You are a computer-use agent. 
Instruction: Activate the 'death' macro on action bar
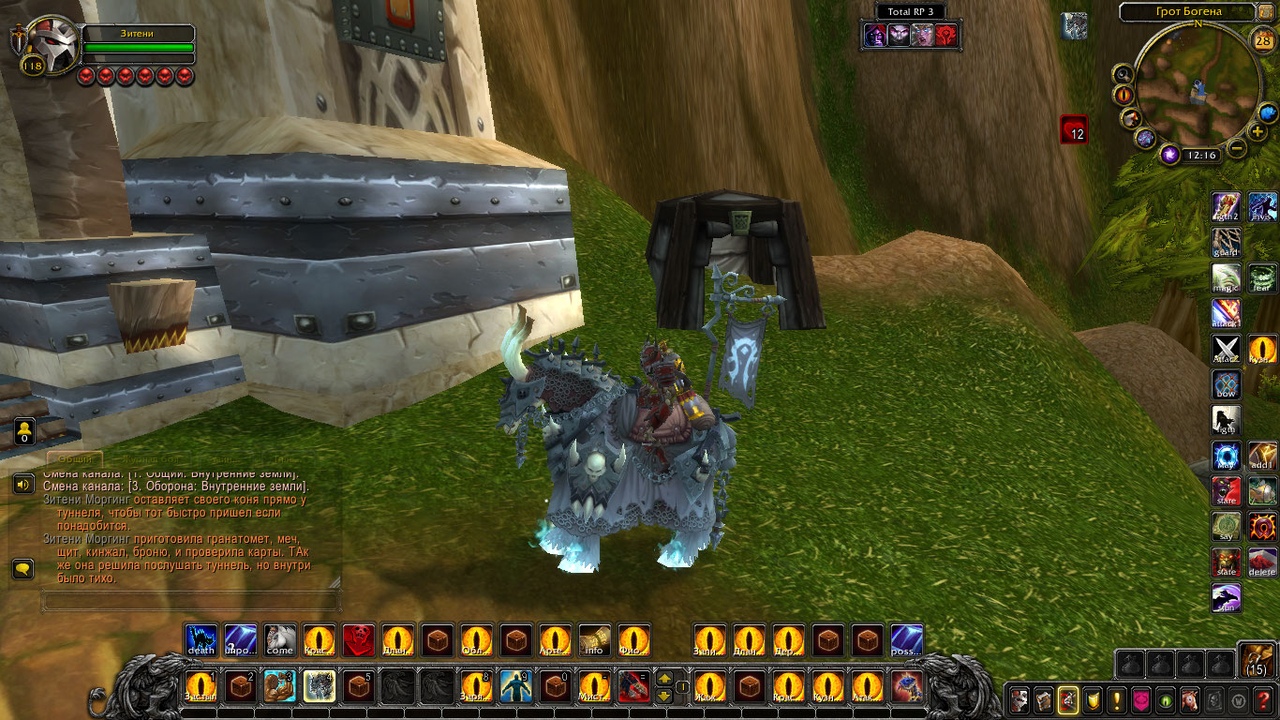201,640
